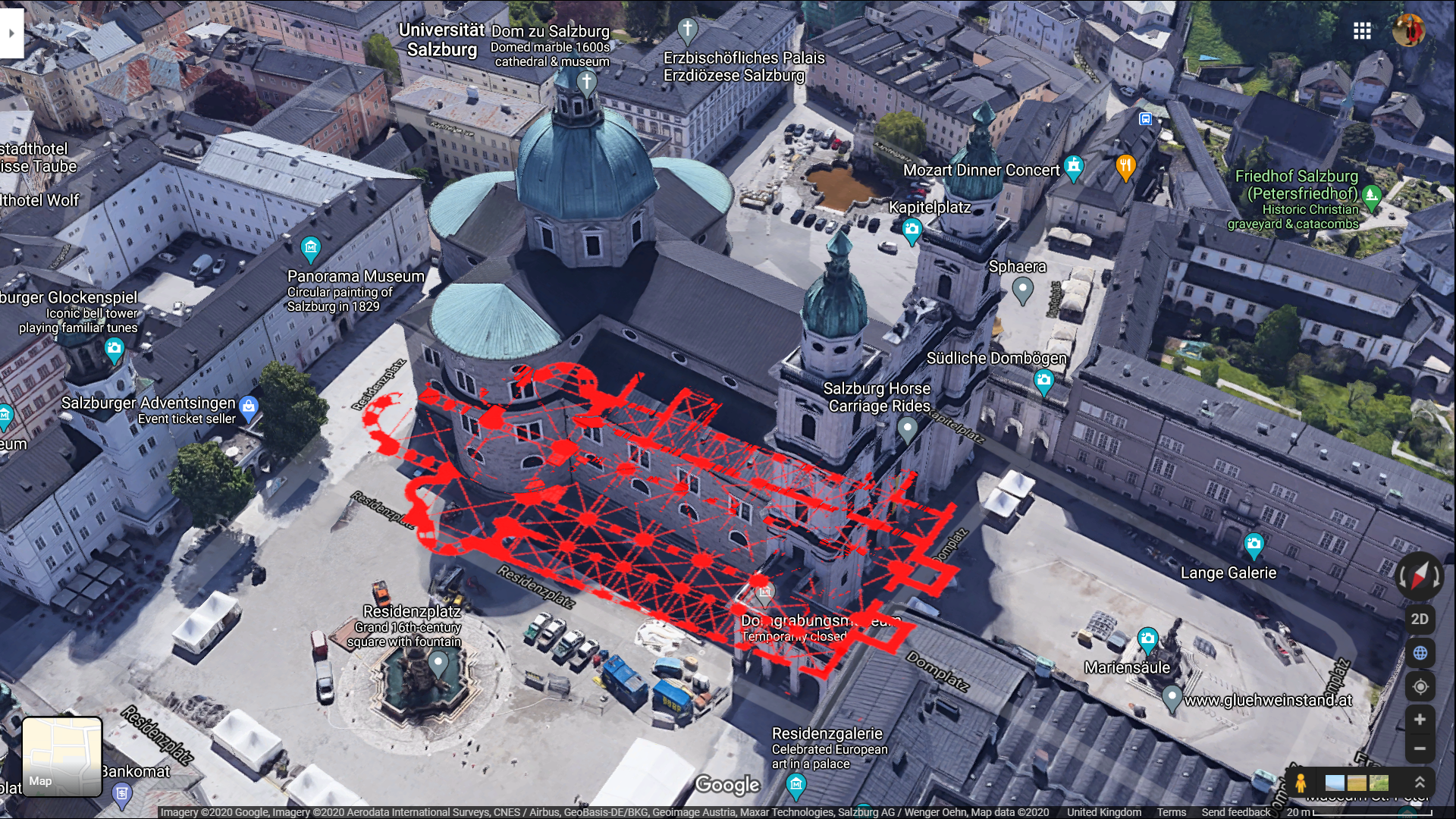1456x819 pixels.
Task: Show my current location
Action: 1420,686
